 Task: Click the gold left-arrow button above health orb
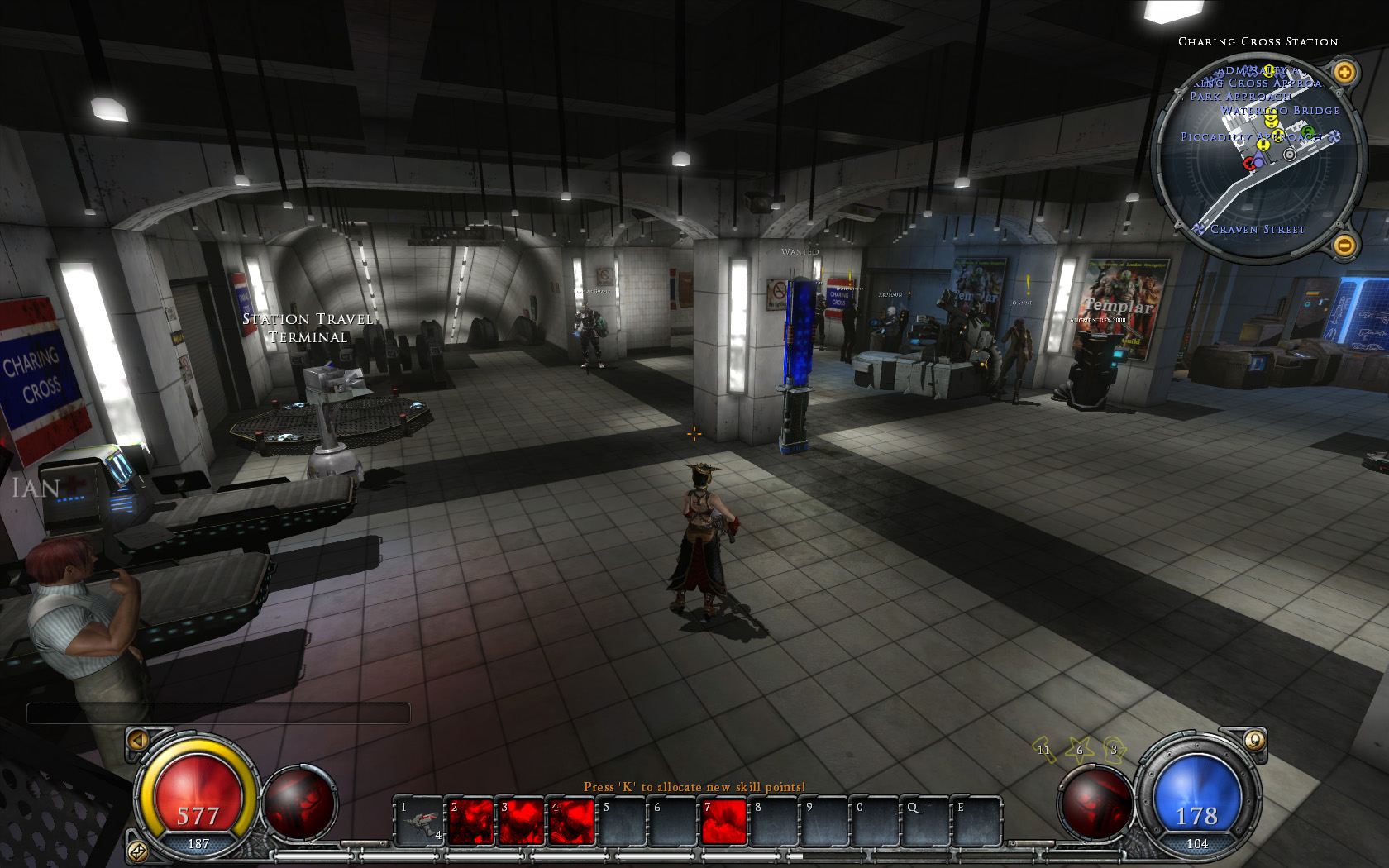[x=138, y=740]
